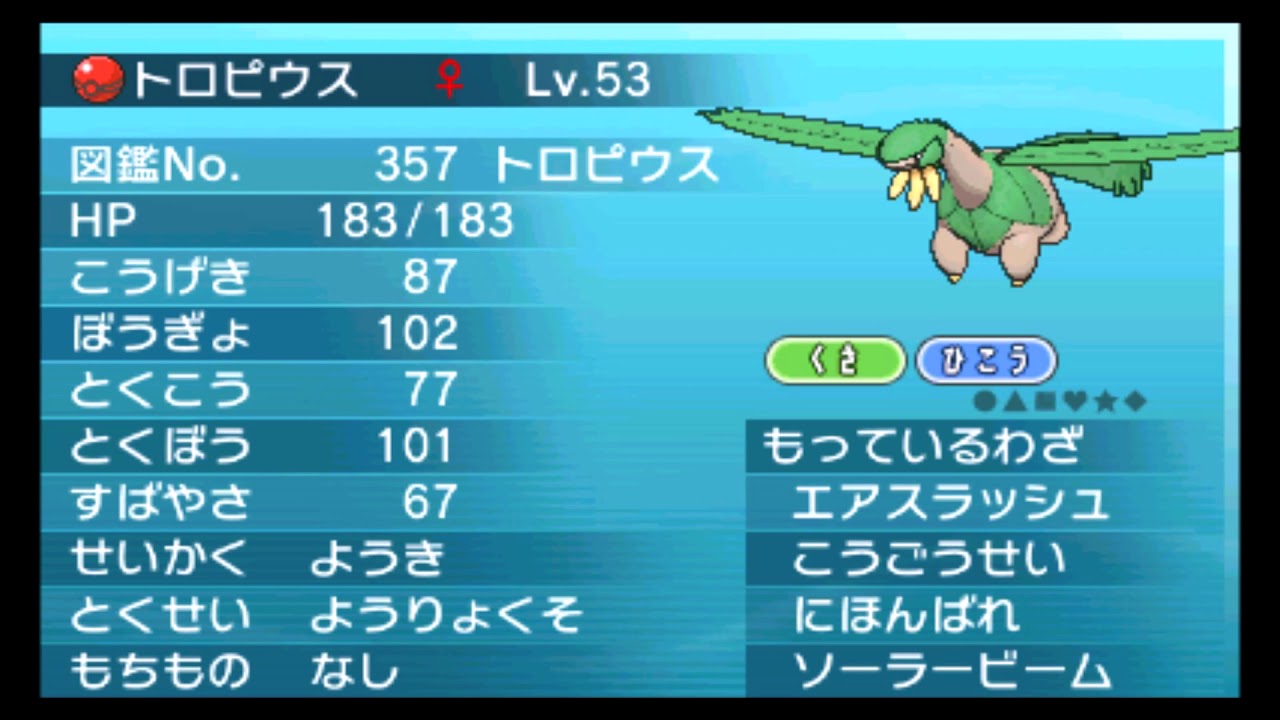The image size is (1280, 720).
Task: Click the HP 183/183 value
Action: [413, 222]
